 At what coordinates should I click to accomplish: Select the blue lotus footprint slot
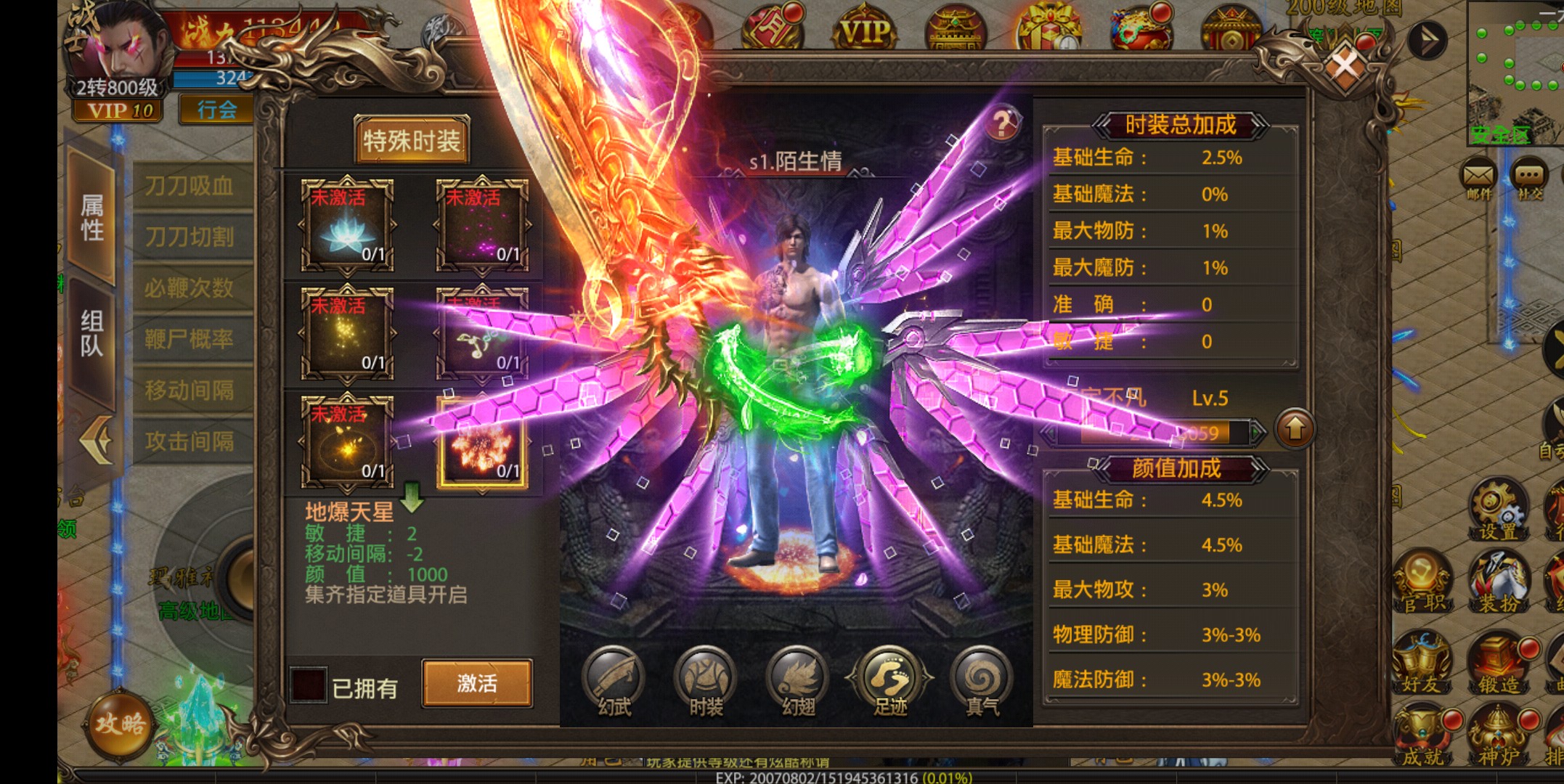tap(347, 225)
